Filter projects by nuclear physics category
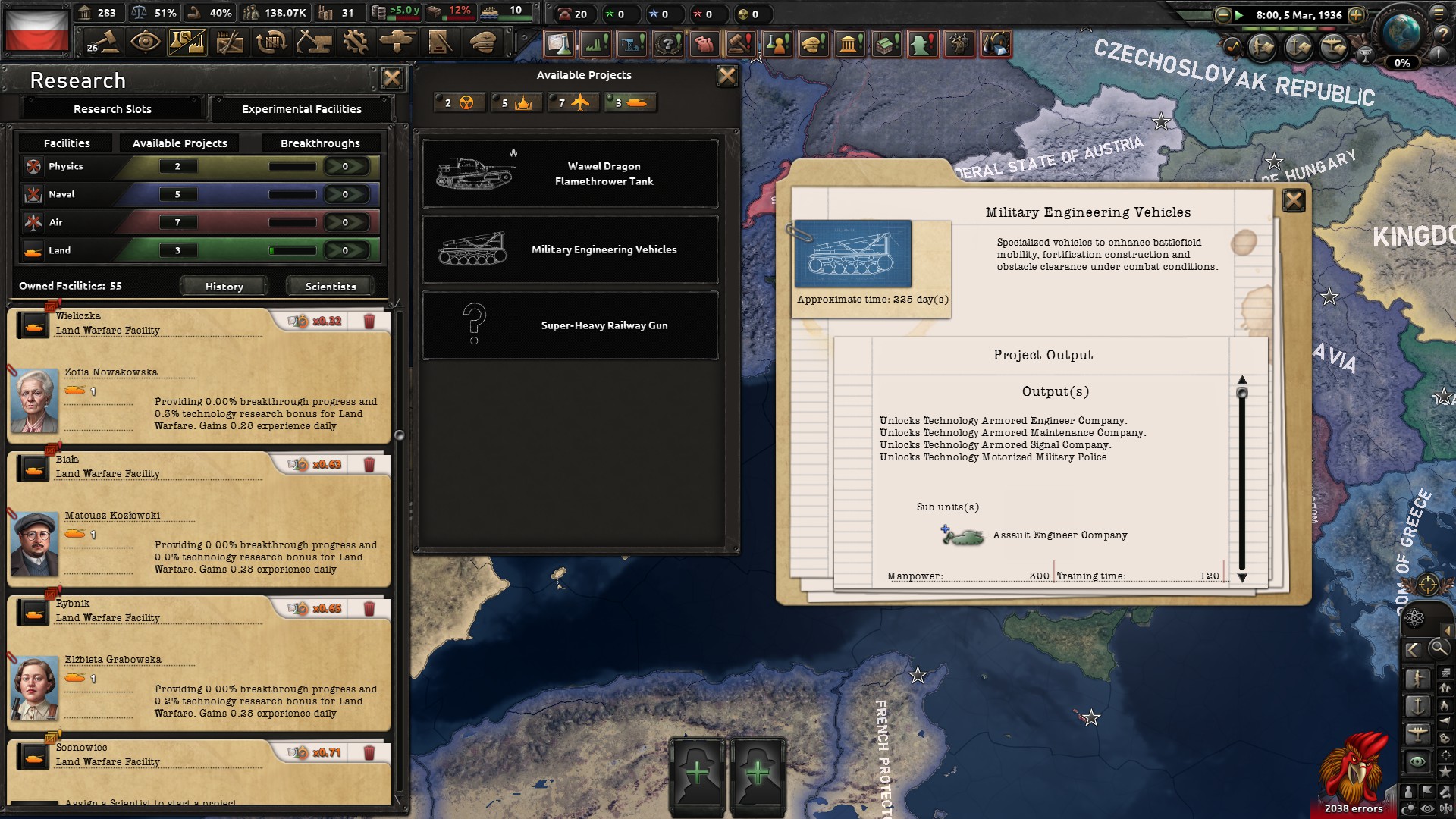 [459, 103]
